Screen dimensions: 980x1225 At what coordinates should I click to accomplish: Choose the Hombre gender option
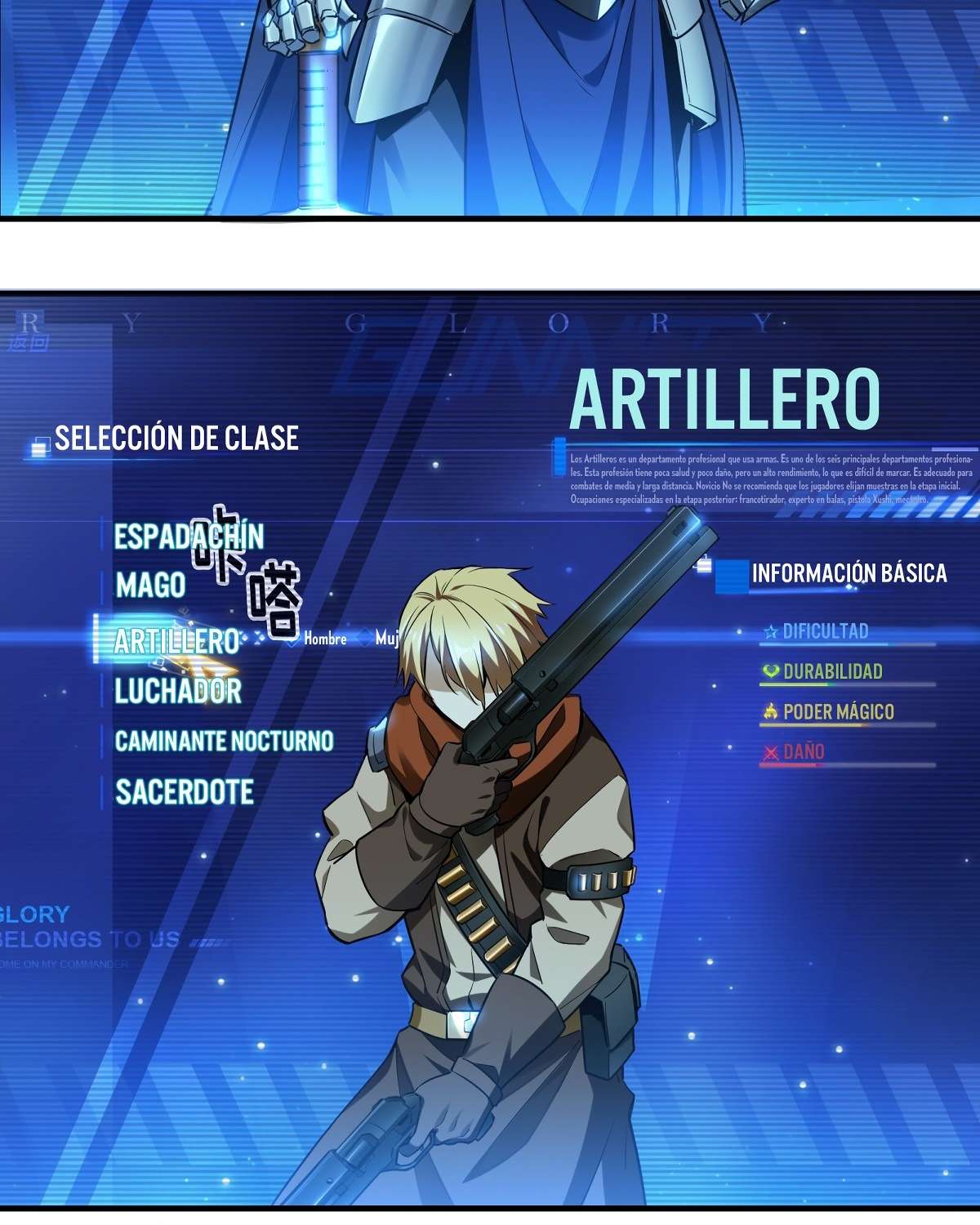click(324, 639)
